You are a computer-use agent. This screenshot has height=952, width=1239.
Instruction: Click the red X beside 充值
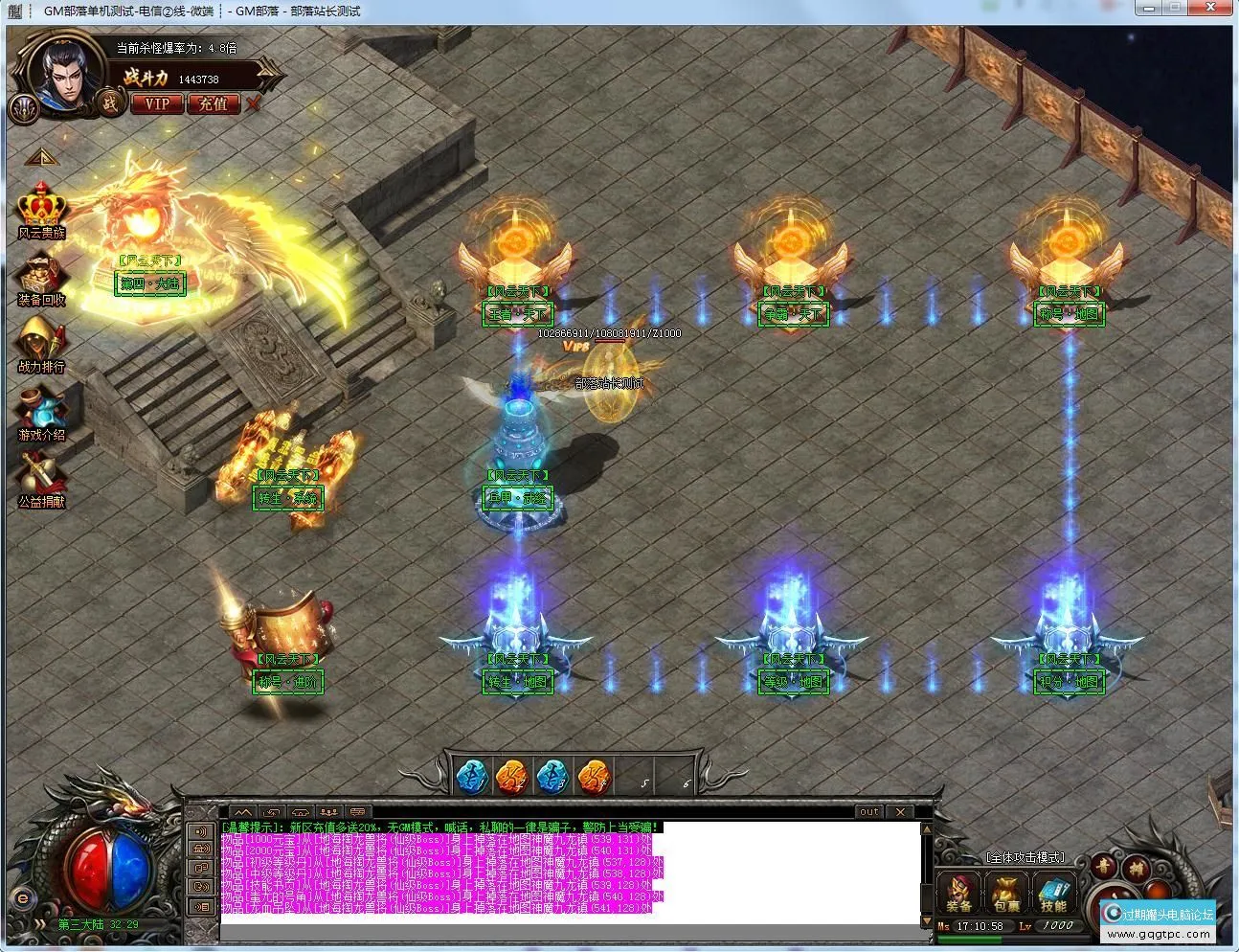tap(253, 102)
